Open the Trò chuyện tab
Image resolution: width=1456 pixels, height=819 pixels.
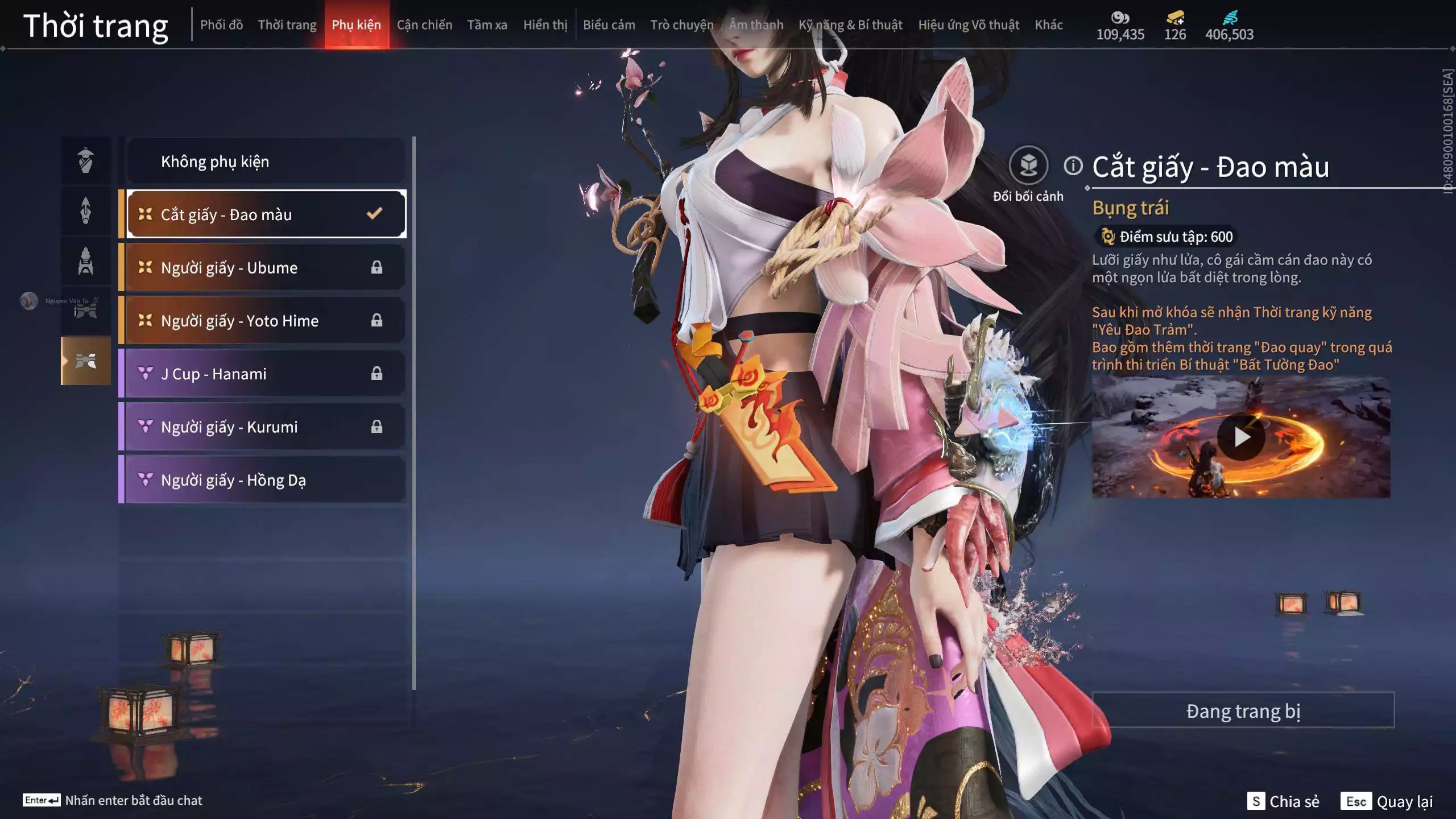[x=681, y=25]
